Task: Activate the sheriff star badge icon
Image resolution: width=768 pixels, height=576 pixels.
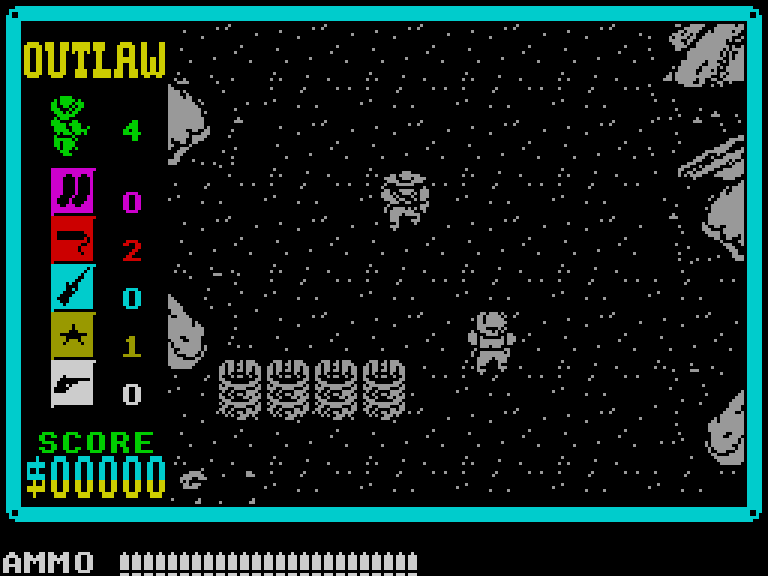Action: [73, 335]
